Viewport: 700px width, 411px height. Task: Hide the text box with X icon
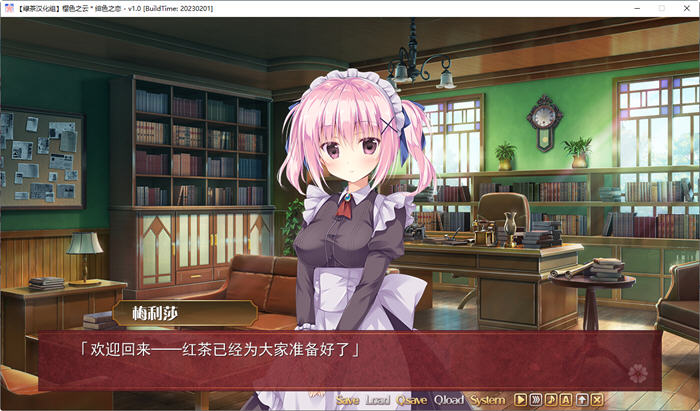[x=596, y=400]
